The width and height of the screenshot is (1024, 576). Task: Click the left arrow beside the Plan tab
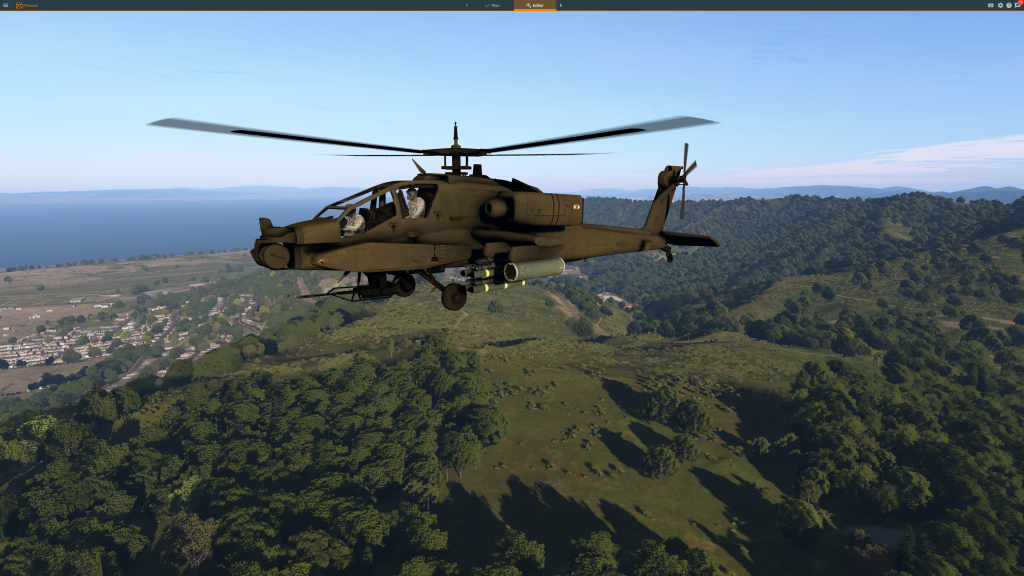point(466,5)
